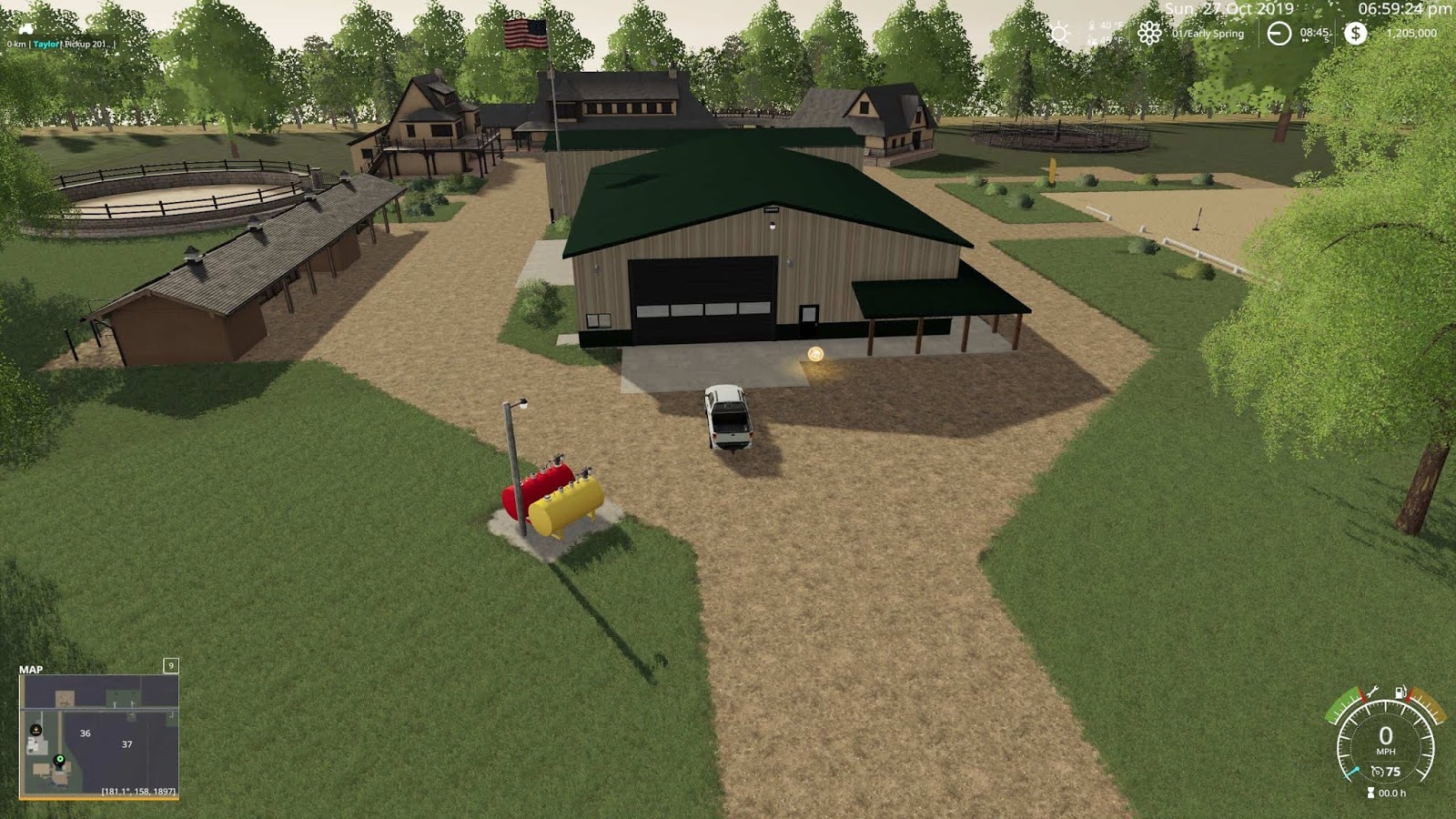Click the date Sun, 27 Oct 2019
Screen dimensions: 1456x819
coord(1228,9)
